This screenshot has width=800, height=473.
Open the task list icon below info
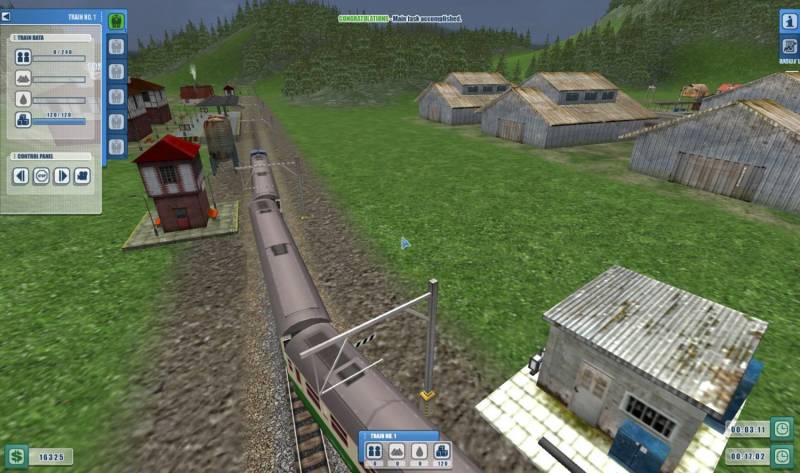pos(788,46)
